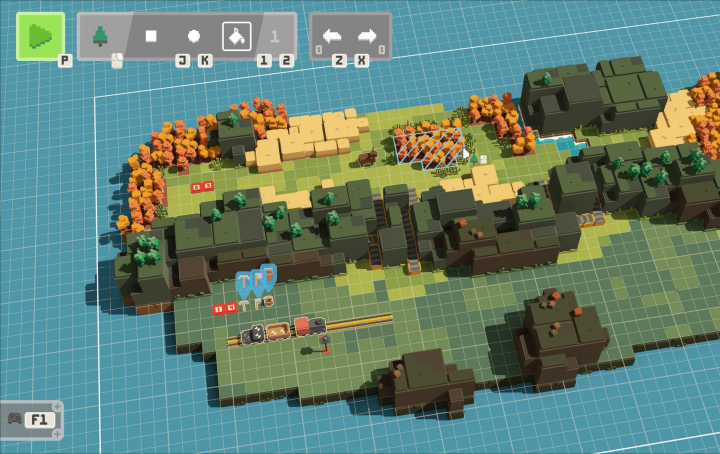The height and width of the screenshot is (454, 720).
Task: Choose the square brush shape
Action: point(151,36)
